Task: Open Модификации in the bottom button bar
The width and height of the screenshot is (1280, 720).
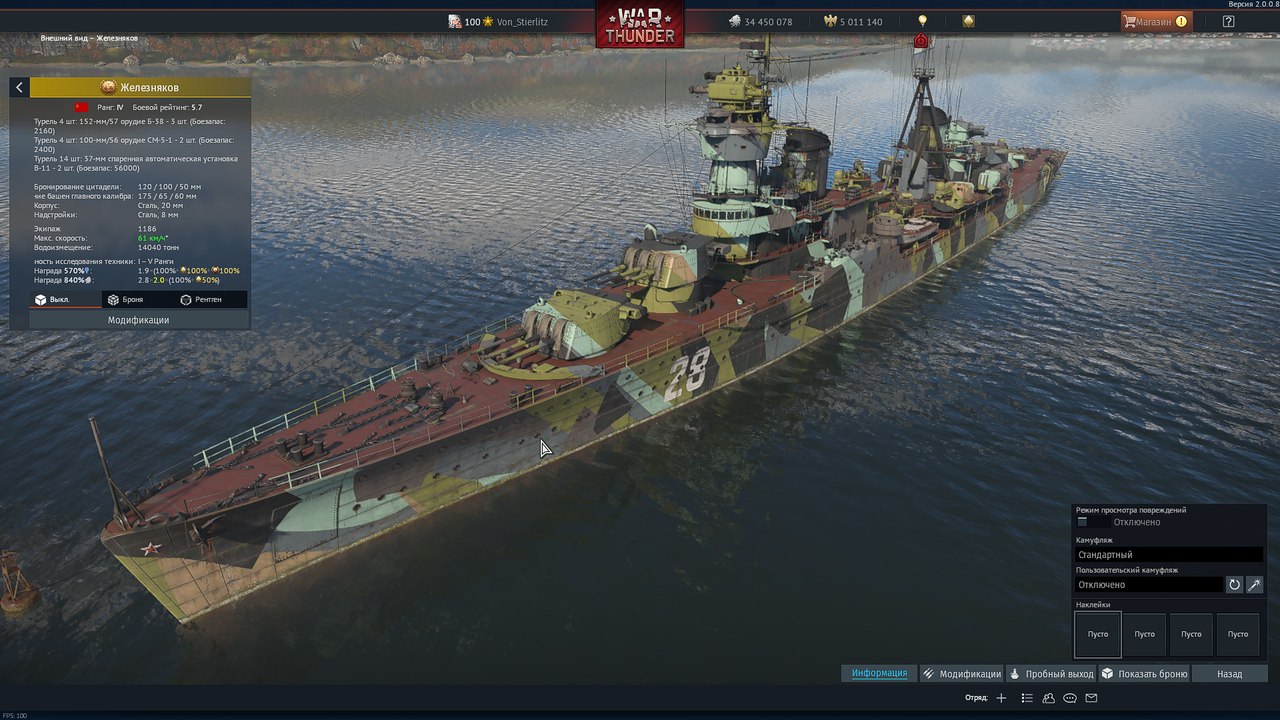Action: [x=961, y=674]
